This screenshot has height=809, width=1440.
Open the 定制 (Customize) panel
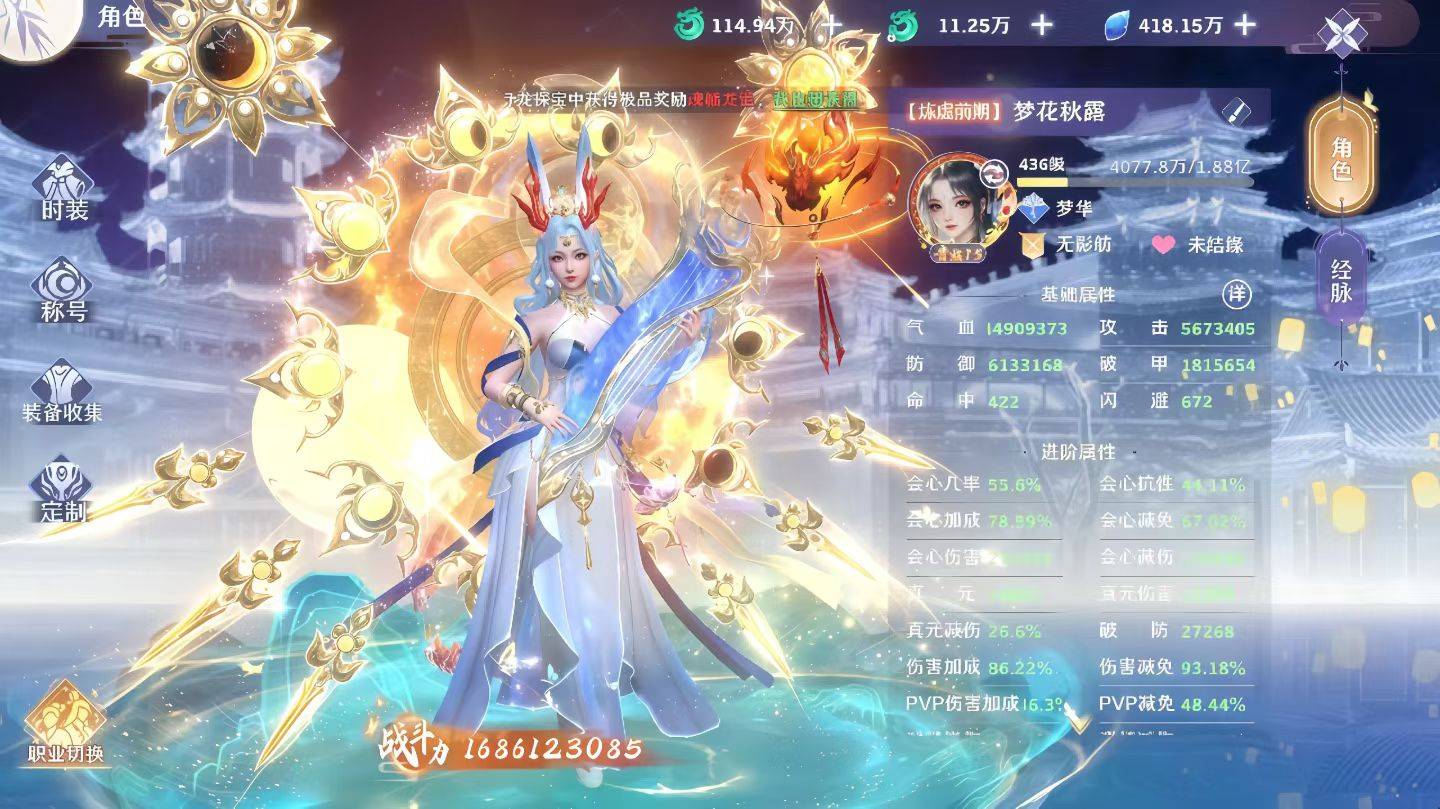[x=60, y=480]
